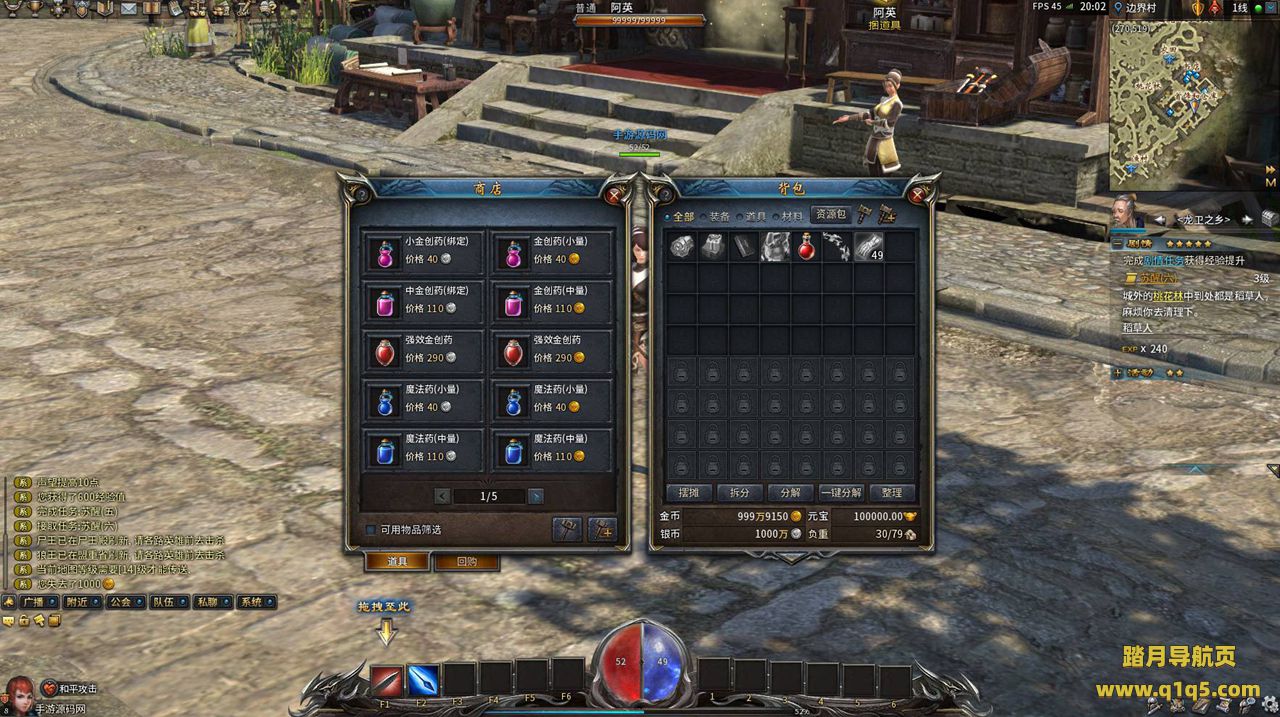Select 小金创药(绑定) in the shop list
Screen dimensions: 1280x717
pos(424,250)
